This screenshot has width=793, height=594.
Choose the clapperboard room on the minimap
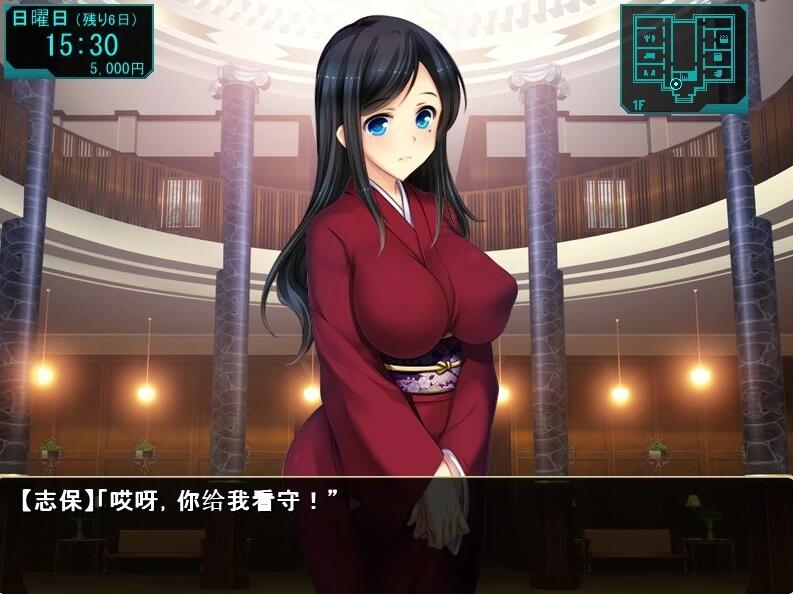click(x=724, y=39)
